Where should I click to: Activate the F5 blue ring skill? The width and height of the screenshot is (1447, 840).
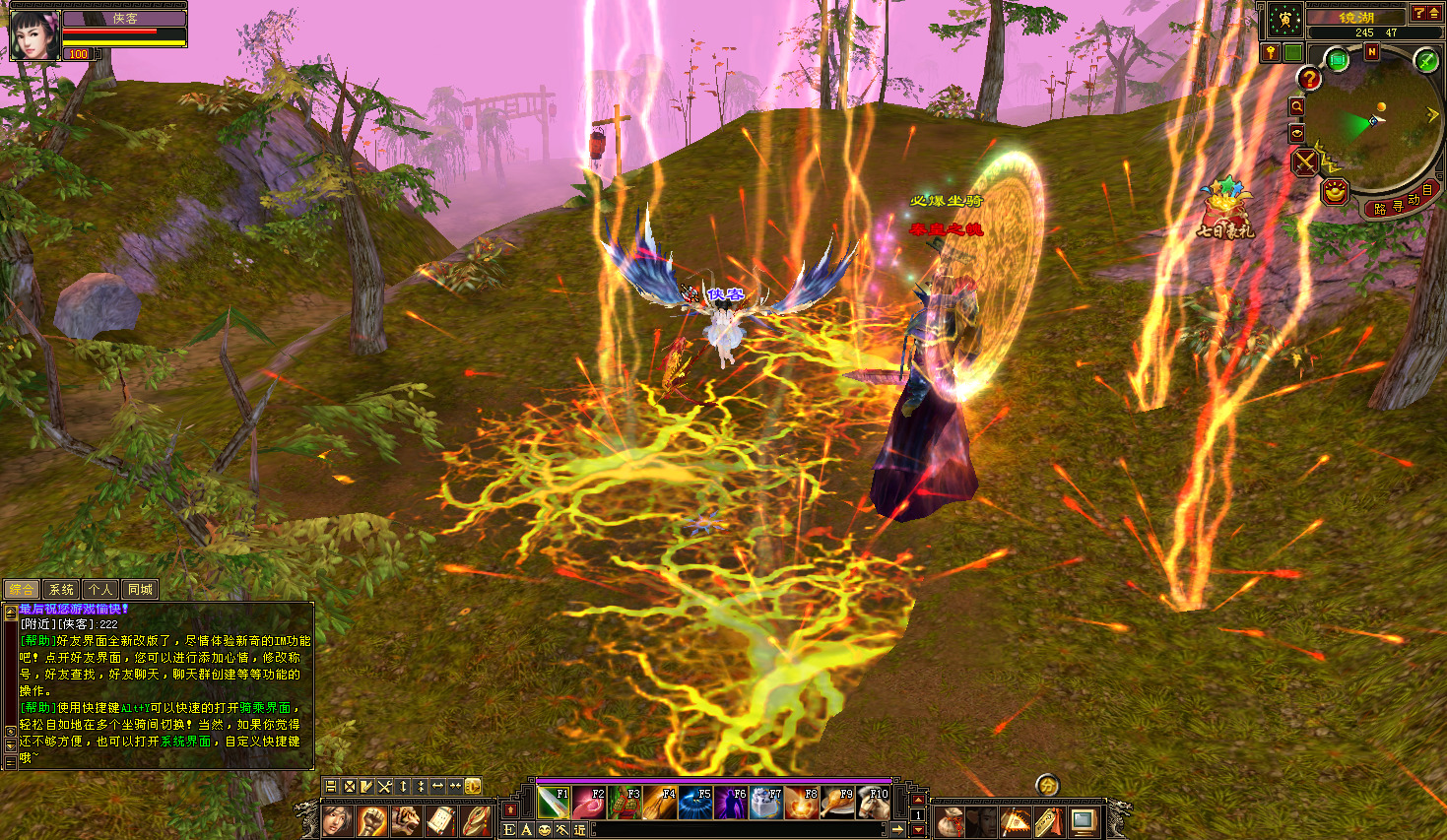pyautogui.click(x=695, y=804)
